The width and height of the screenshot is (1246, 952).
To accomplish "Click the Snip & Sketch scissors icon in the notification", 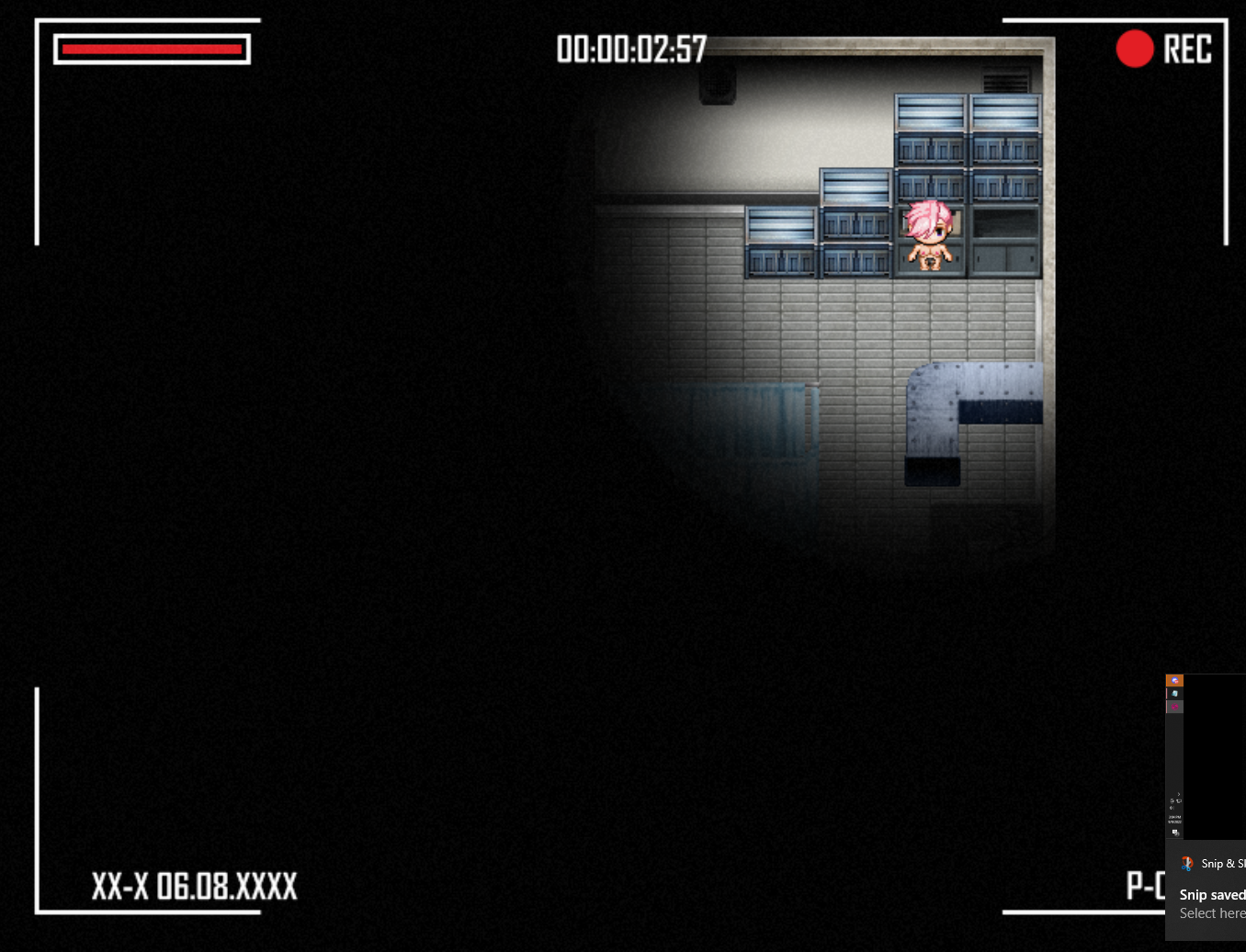I will click(x=1187, y=863).
